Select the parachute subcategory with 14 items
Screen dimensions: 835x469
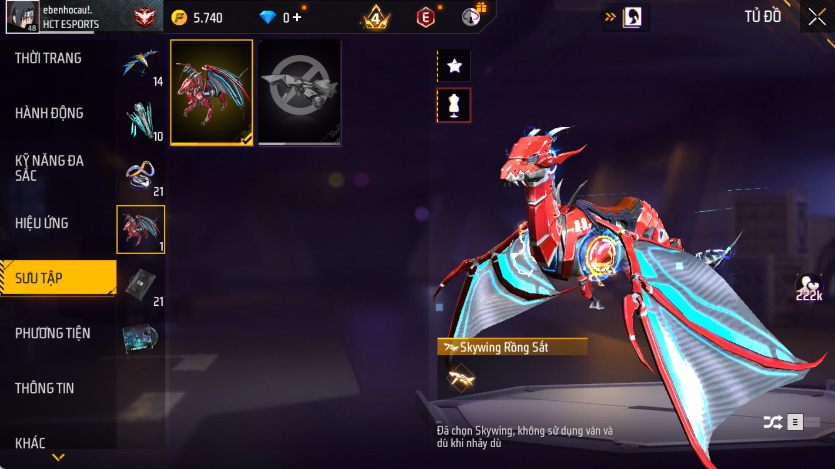click(140, 65)
